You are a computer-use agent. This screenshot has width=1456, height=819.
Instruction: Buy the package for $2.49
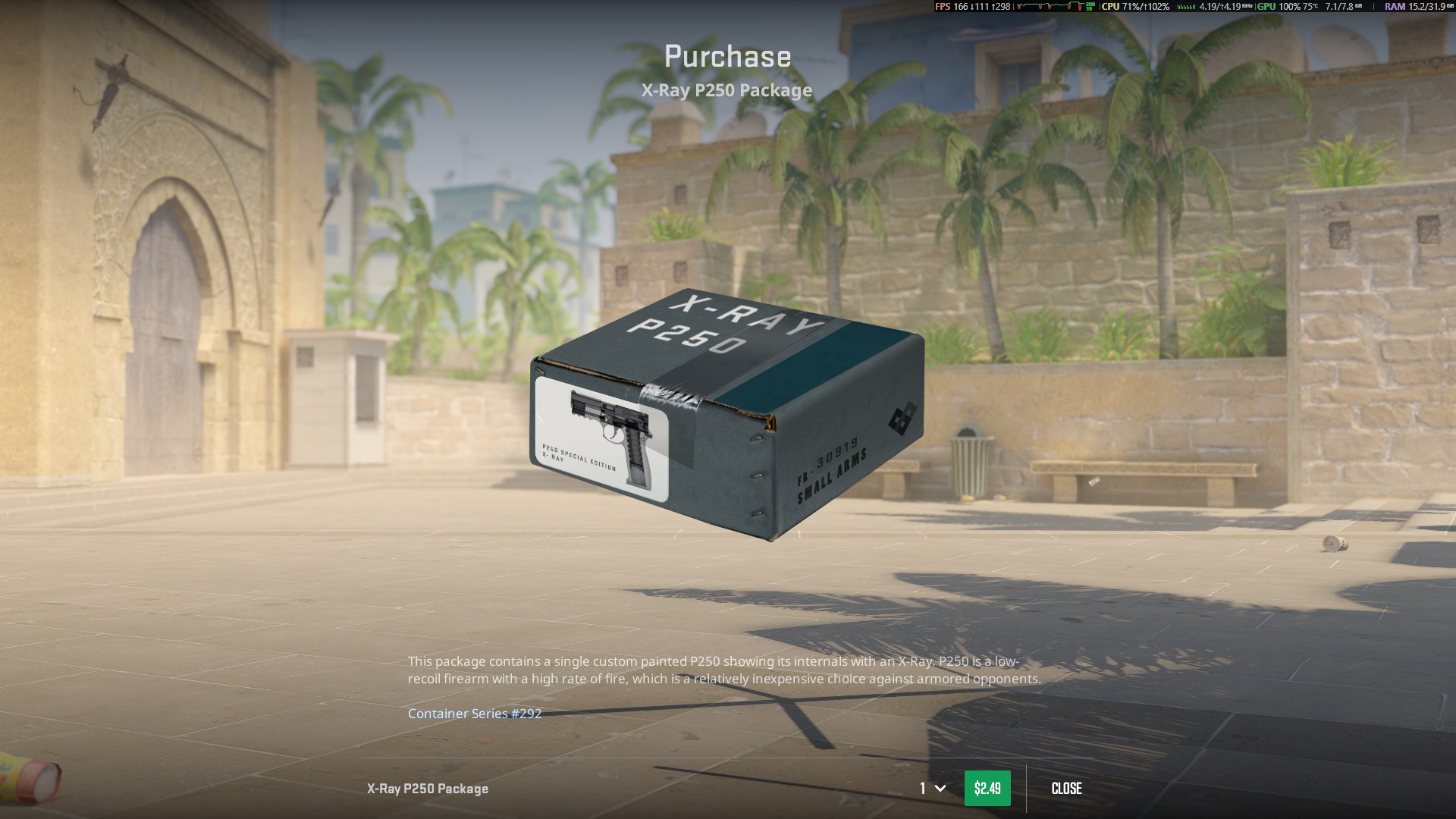[987, 789]
